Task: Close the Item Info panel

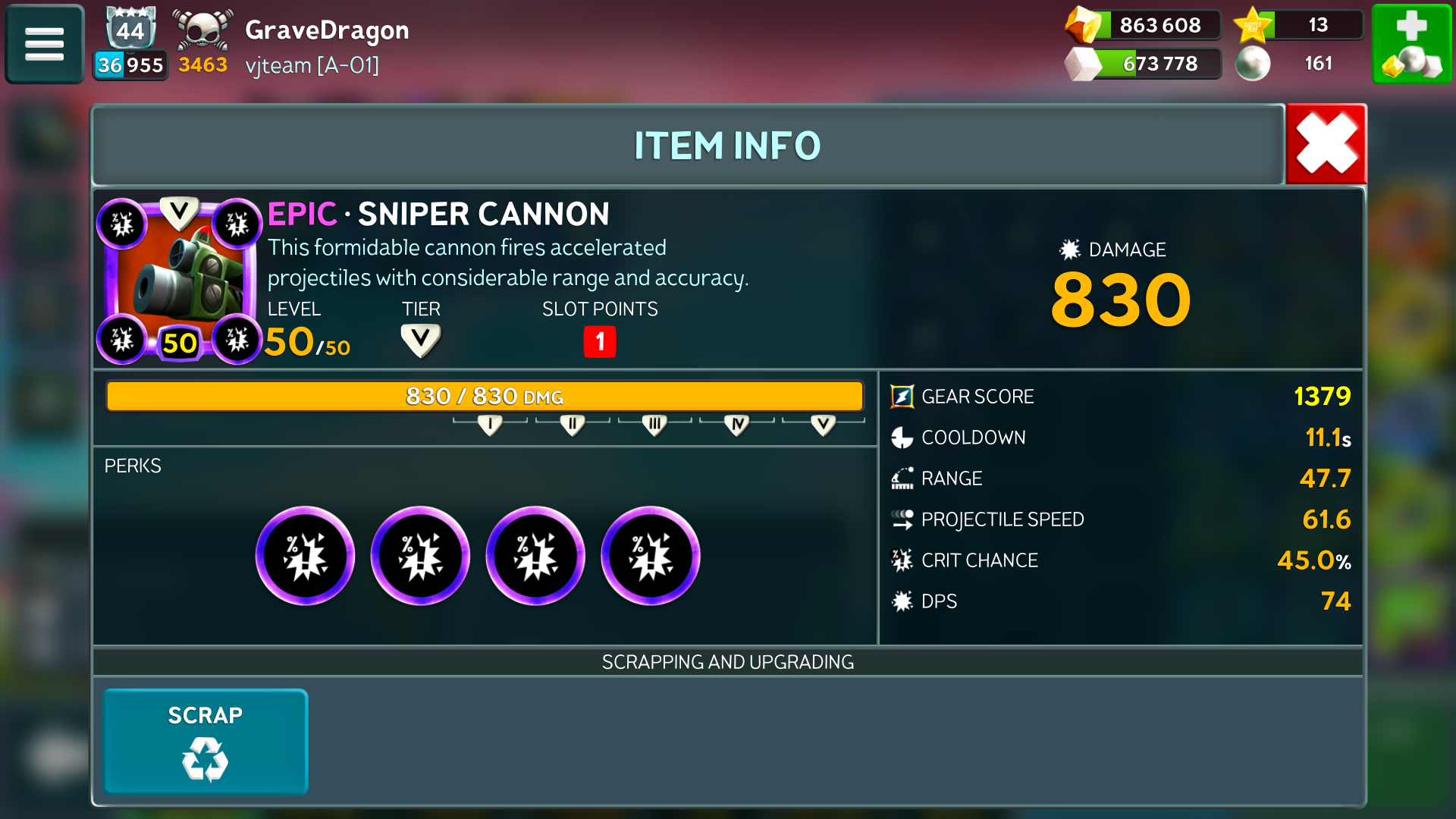Action: (1326, 144)
